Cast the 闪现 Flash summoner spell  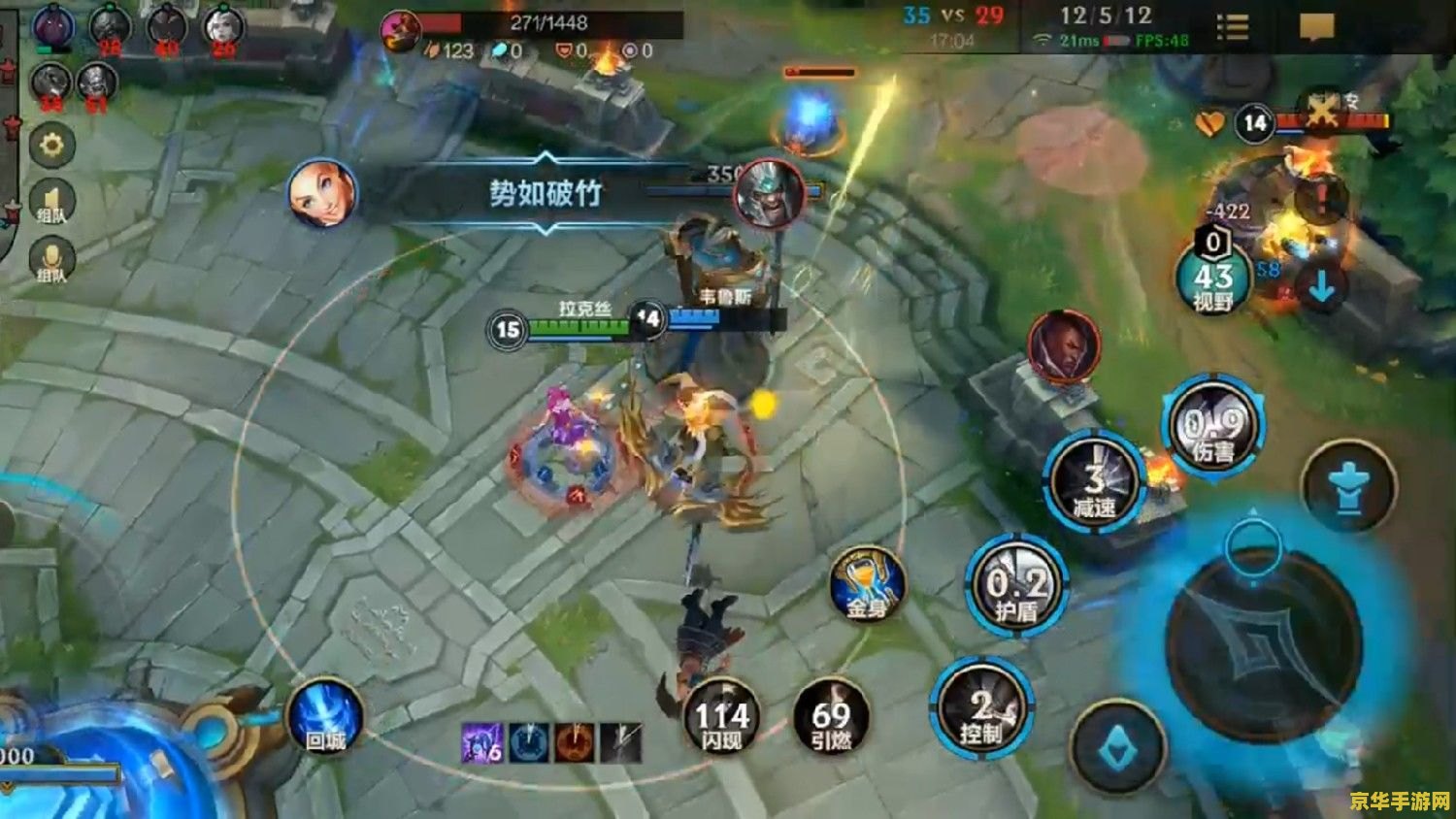click(x=722, y=720)
